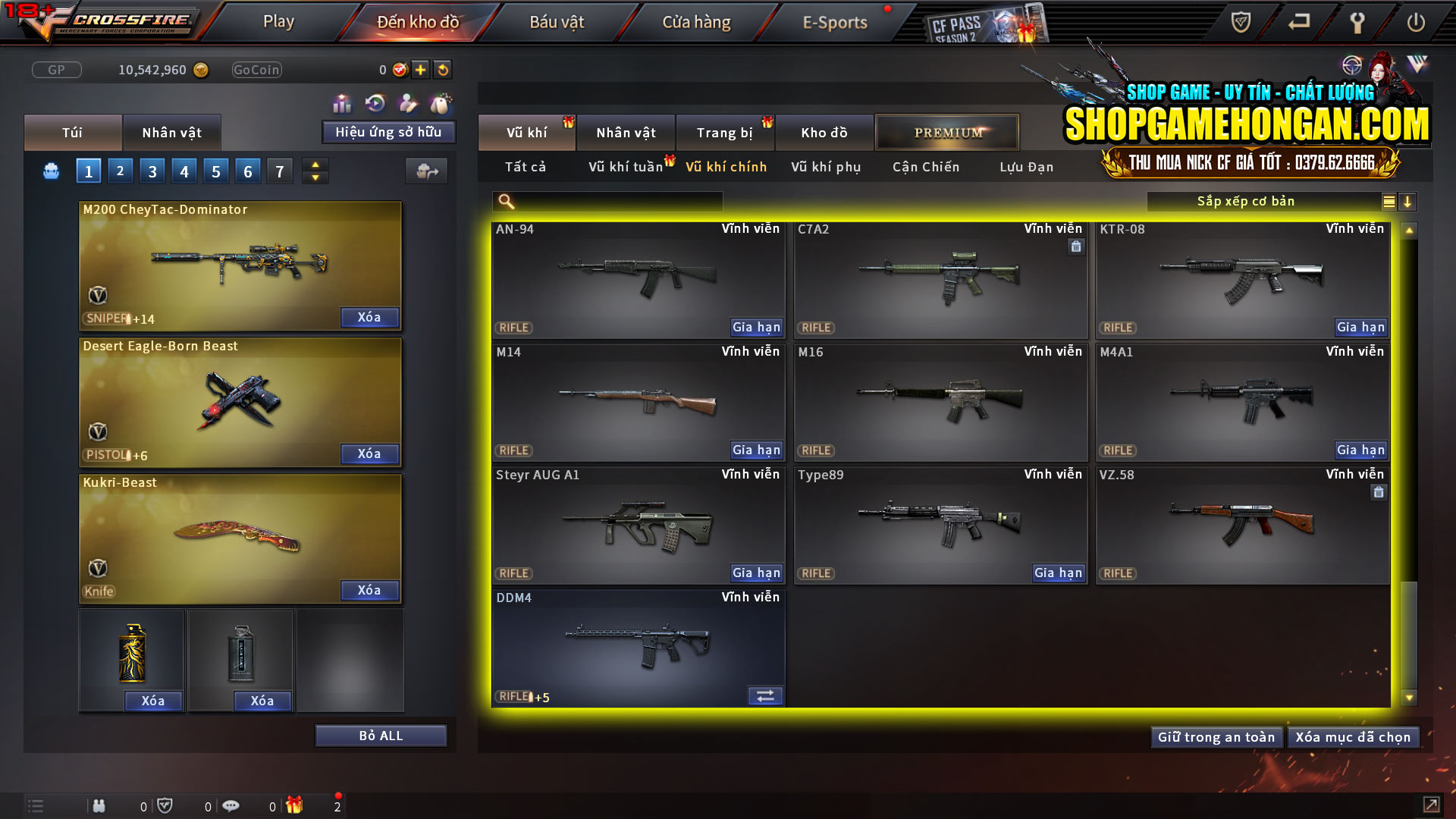1456x819 pixels.
Task: Open the character customization icon
Action: click(407, 102)
